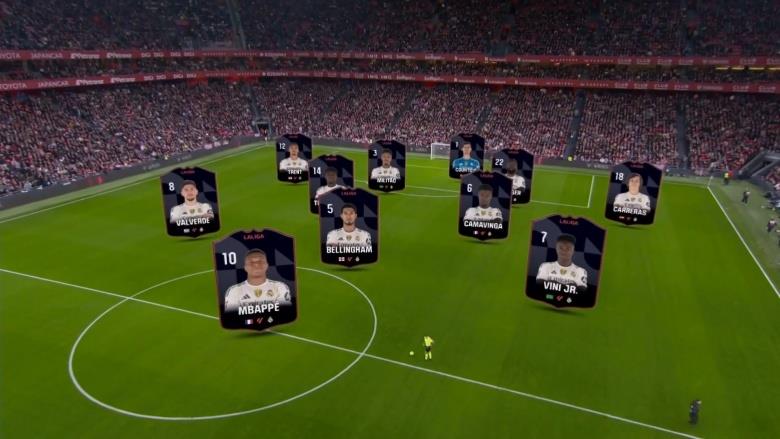The width and height of the screenshot is (780, 439).
Task: Select the Mbappé number 10 card
Action: coord(255,278)
